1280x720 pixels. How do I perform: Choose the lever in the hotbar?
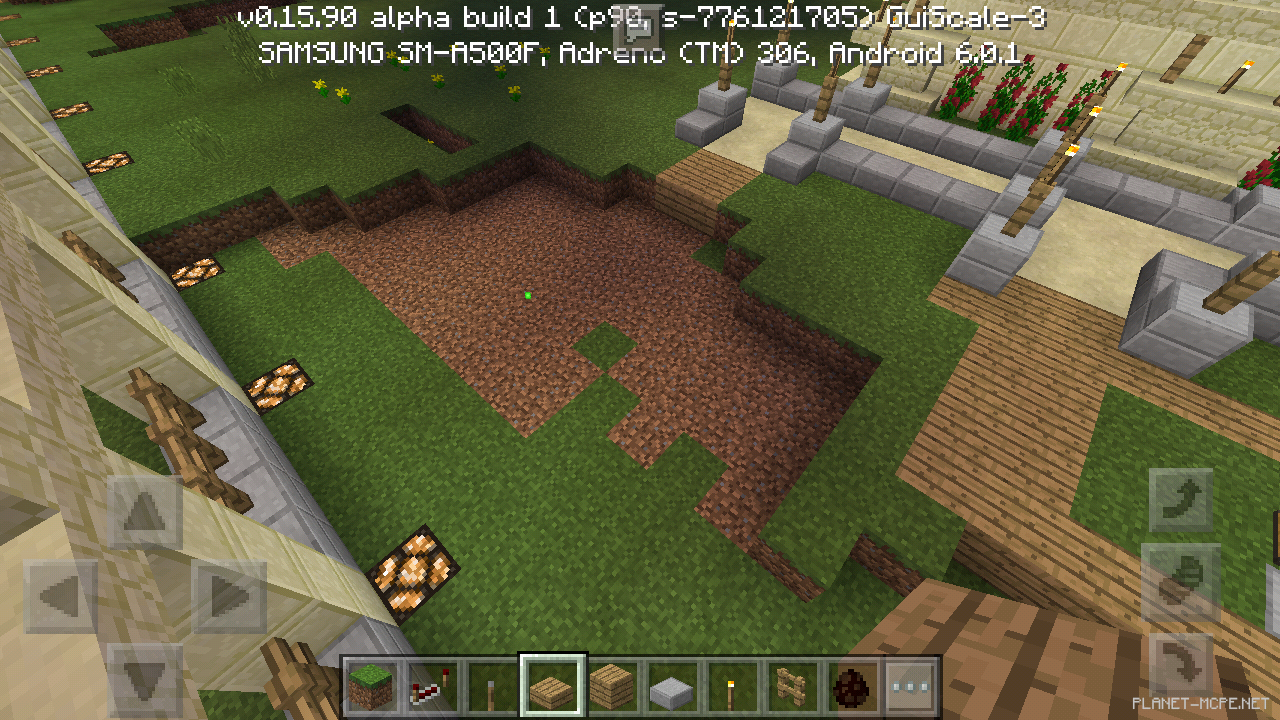493,687
